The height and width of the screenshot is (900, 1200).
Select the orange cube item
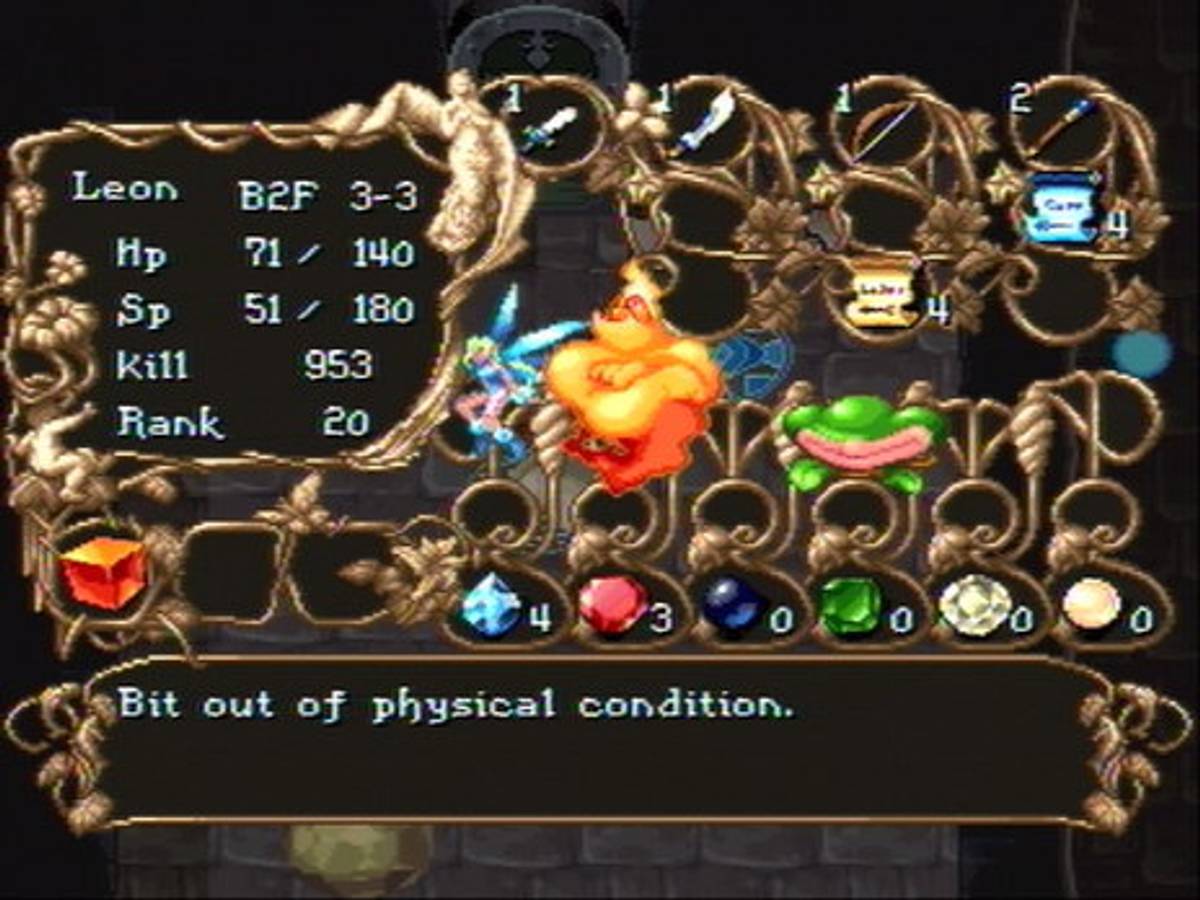coord(104,573)
